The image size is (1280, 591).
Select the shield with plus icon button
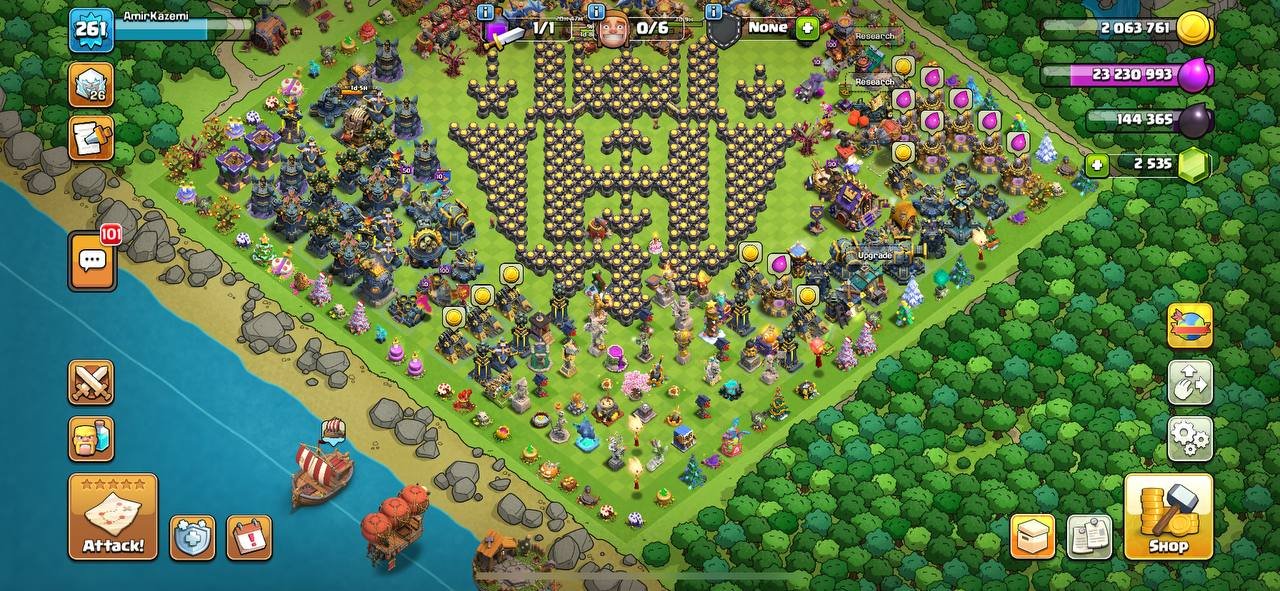point(192,537)
